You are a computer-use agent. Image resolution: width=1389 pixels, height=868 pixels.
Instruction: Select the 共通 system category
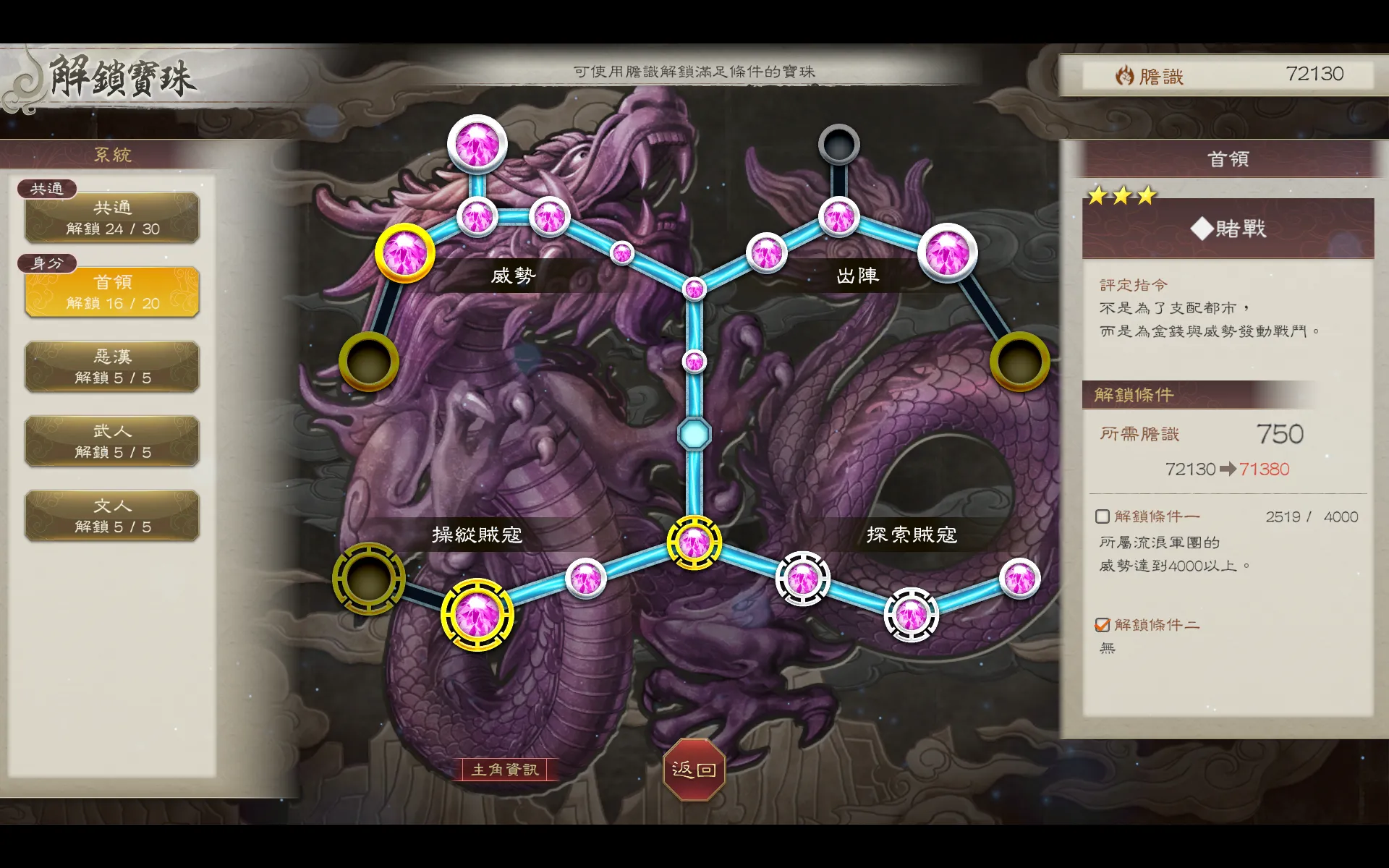[111, 217]
